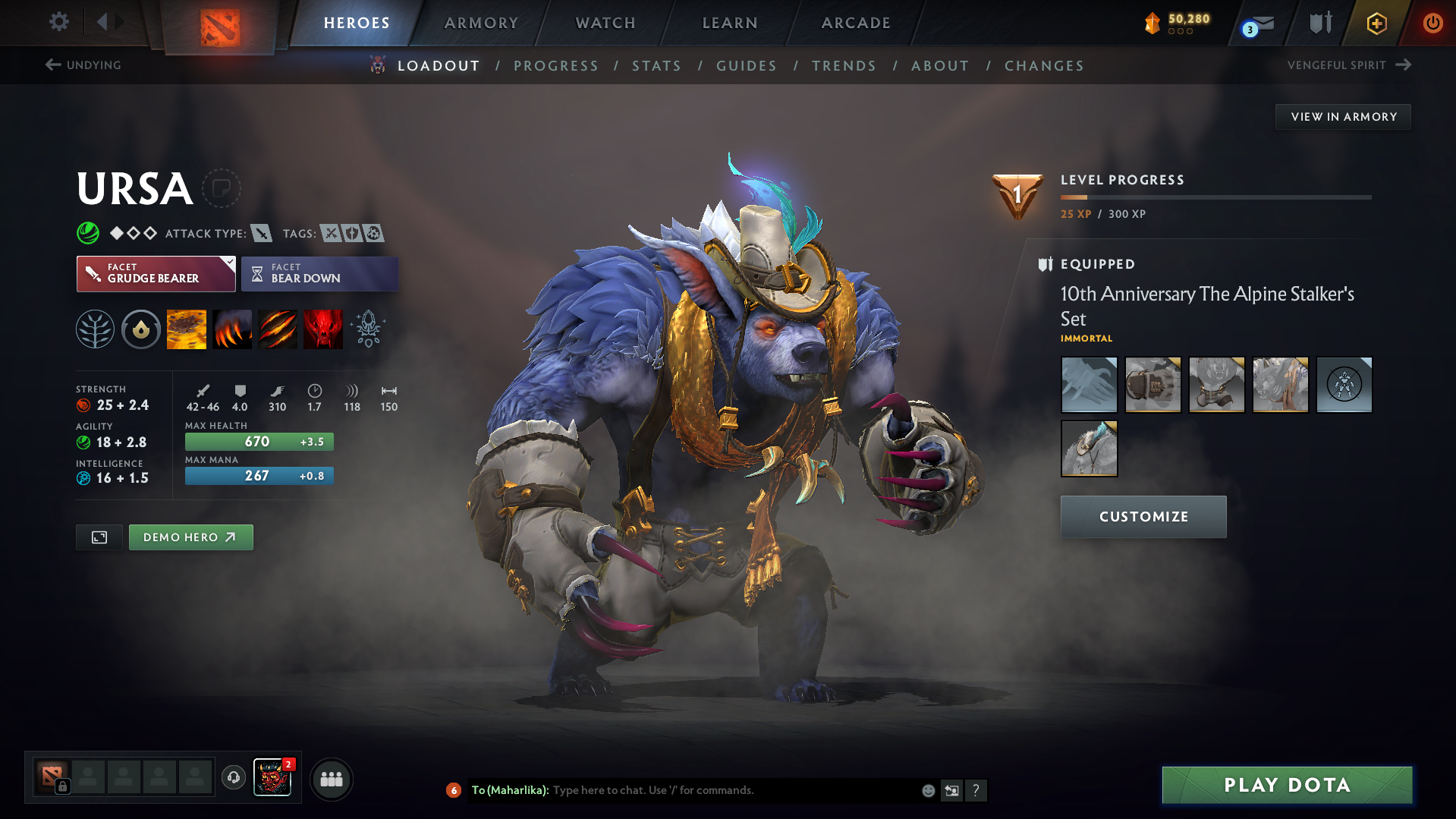Open the Fury Swipes ability details
Screen dimensions: 1456x819
(x=278, y=329)
